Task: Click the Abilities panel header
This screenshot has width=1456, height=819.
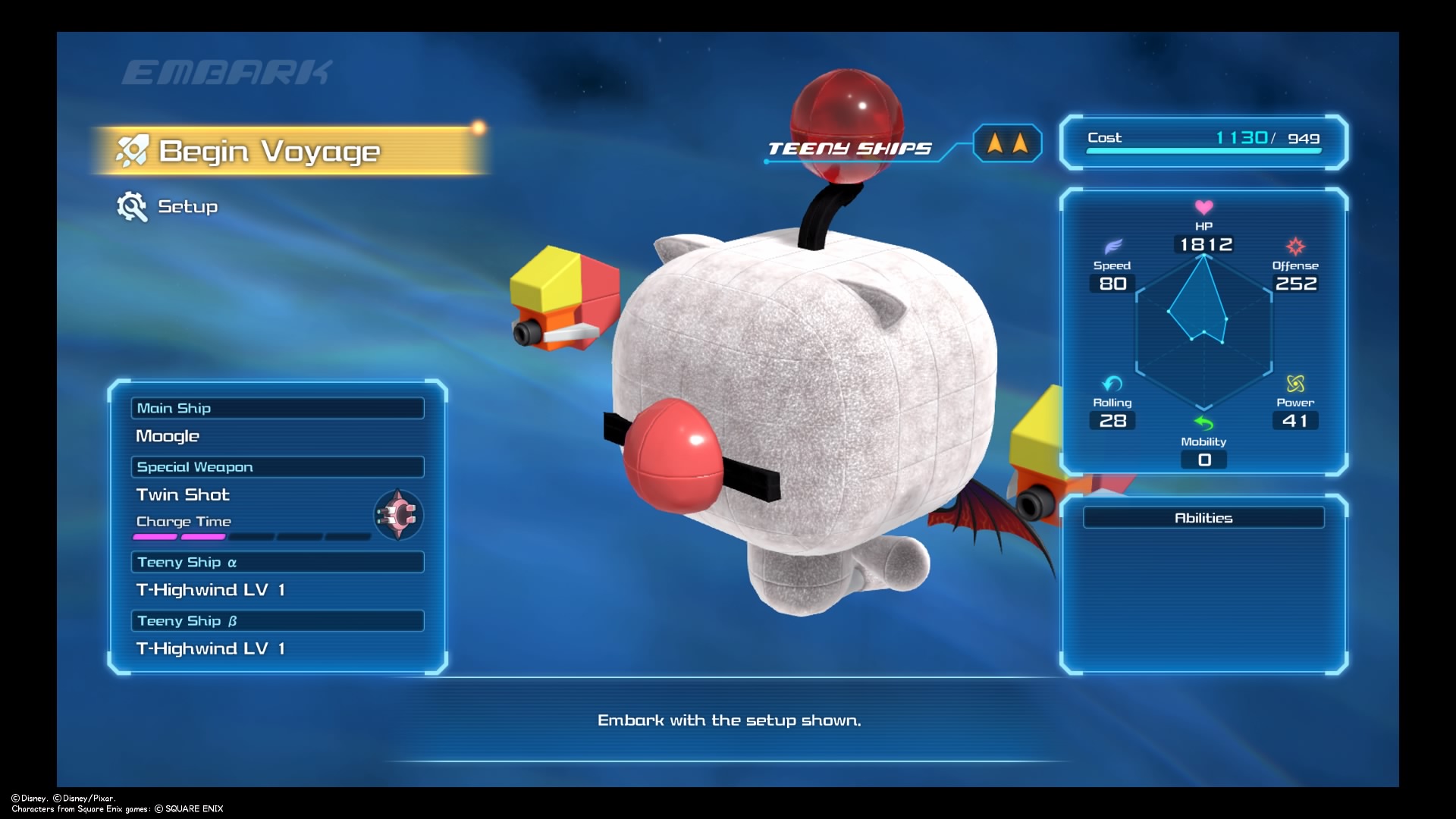Action: pos(1203,517)
